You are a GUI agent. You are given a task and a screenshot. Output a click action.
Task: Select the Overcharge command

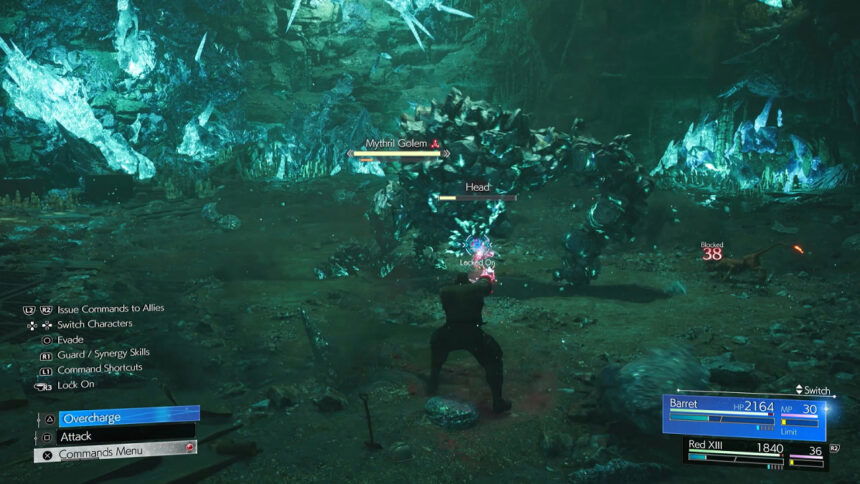[128, 417]
